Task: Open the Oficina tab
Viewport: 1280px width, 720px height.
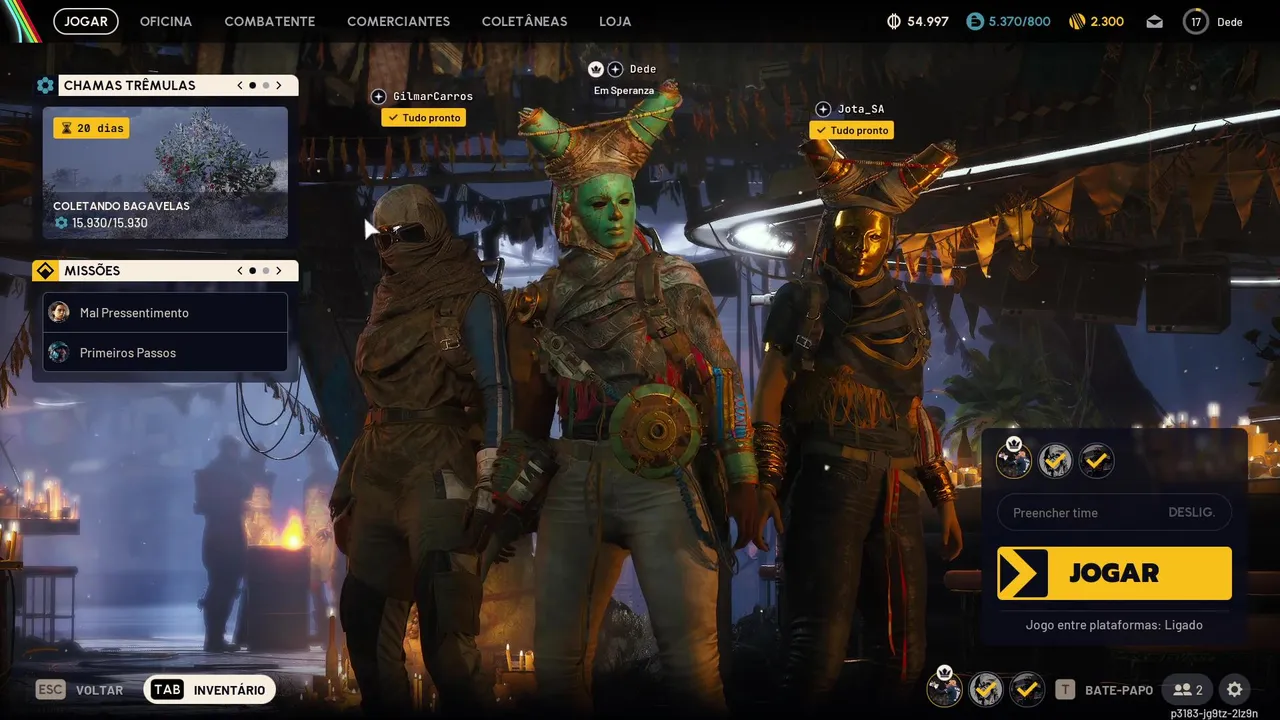Action: [x=166, y=21]
